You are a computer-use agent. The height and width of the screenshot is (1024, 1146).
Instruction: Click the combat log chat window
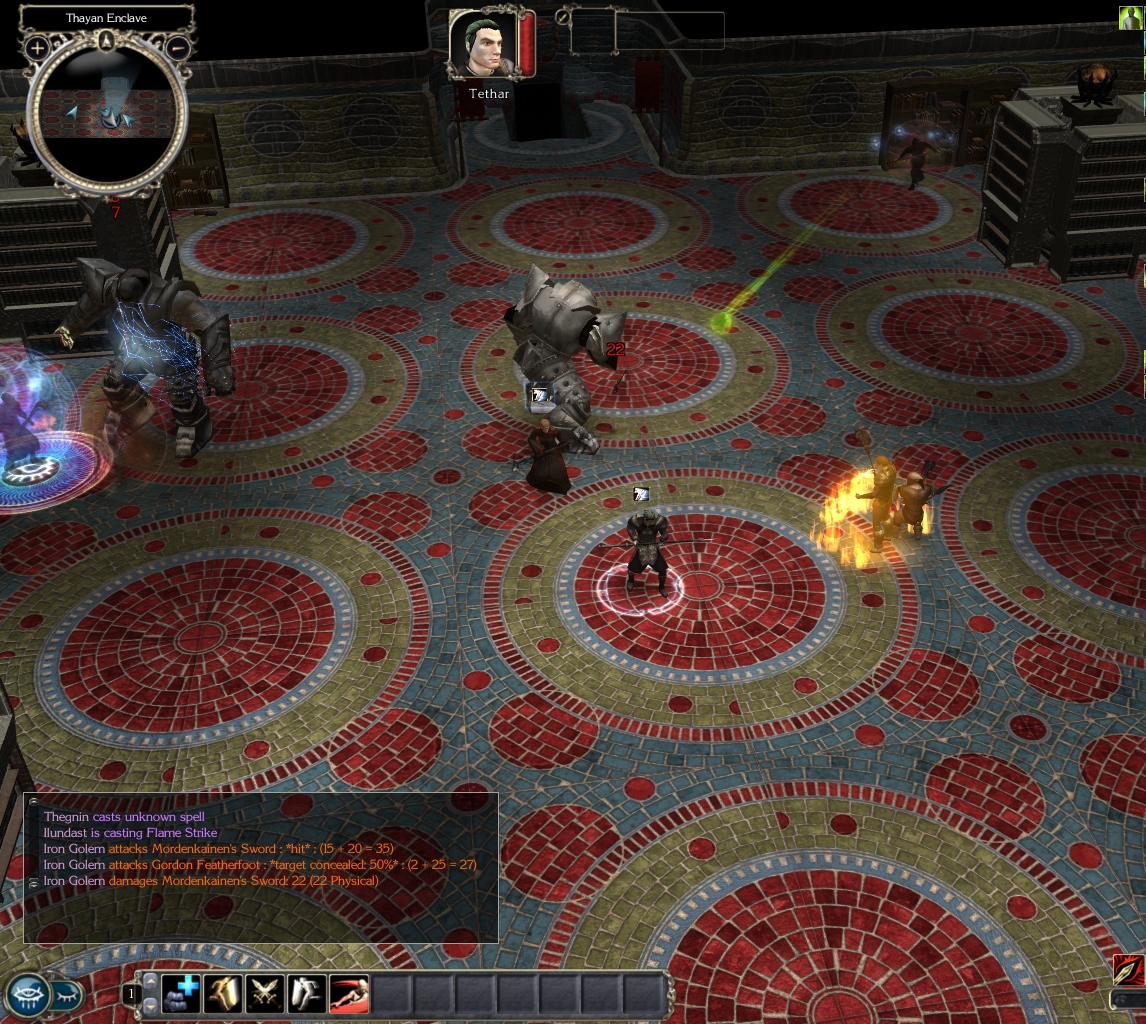click(x=260, y=867)
